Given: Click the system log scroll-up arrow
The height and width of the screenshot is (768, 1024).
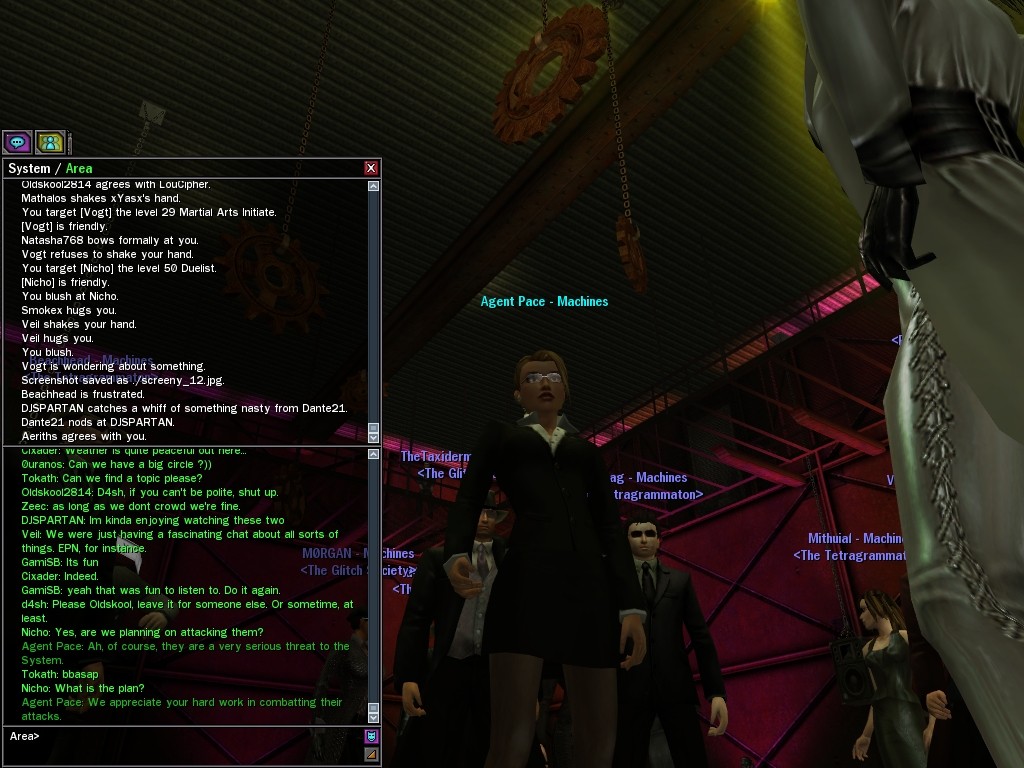Looking at the screenshot, I should click(x=374, y=186).
